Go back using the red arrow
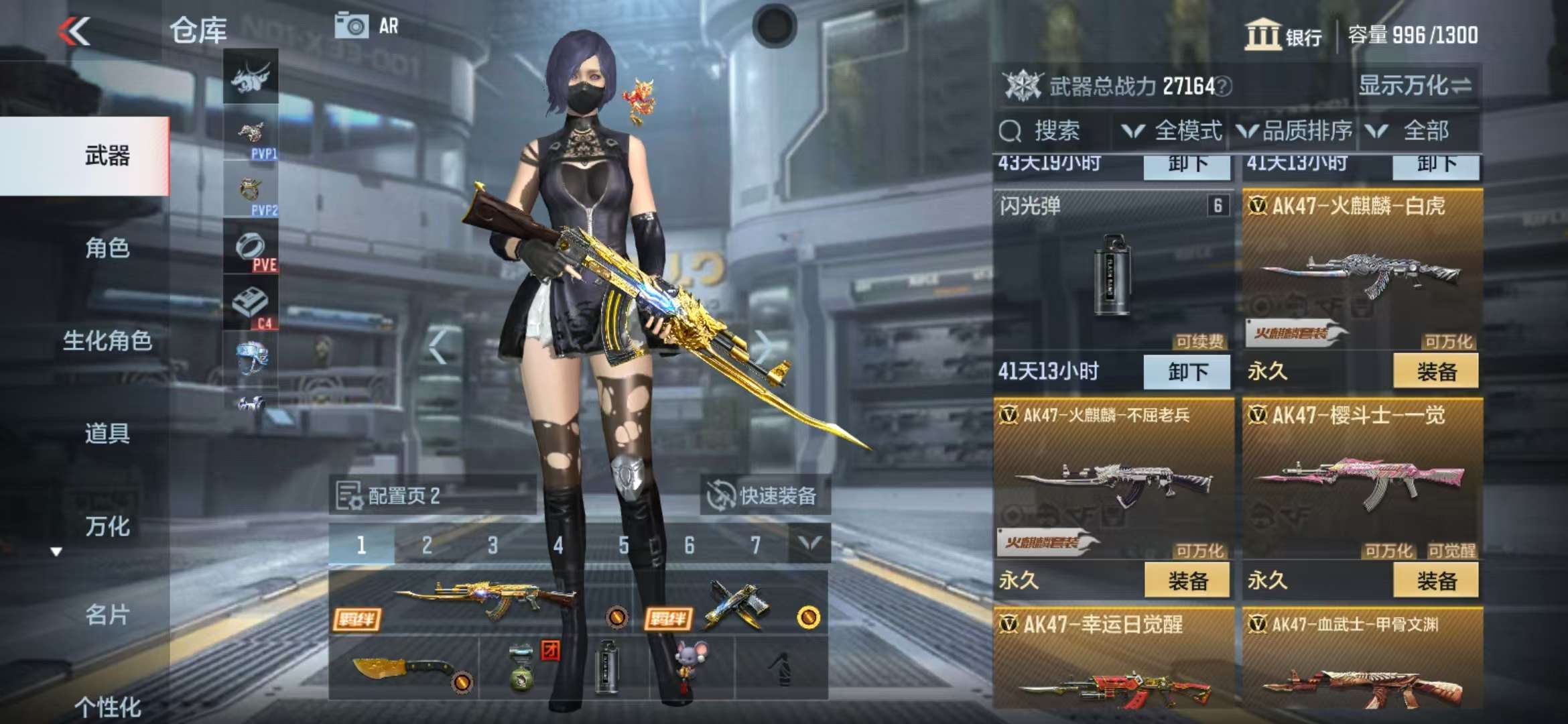 pos(74,31)
